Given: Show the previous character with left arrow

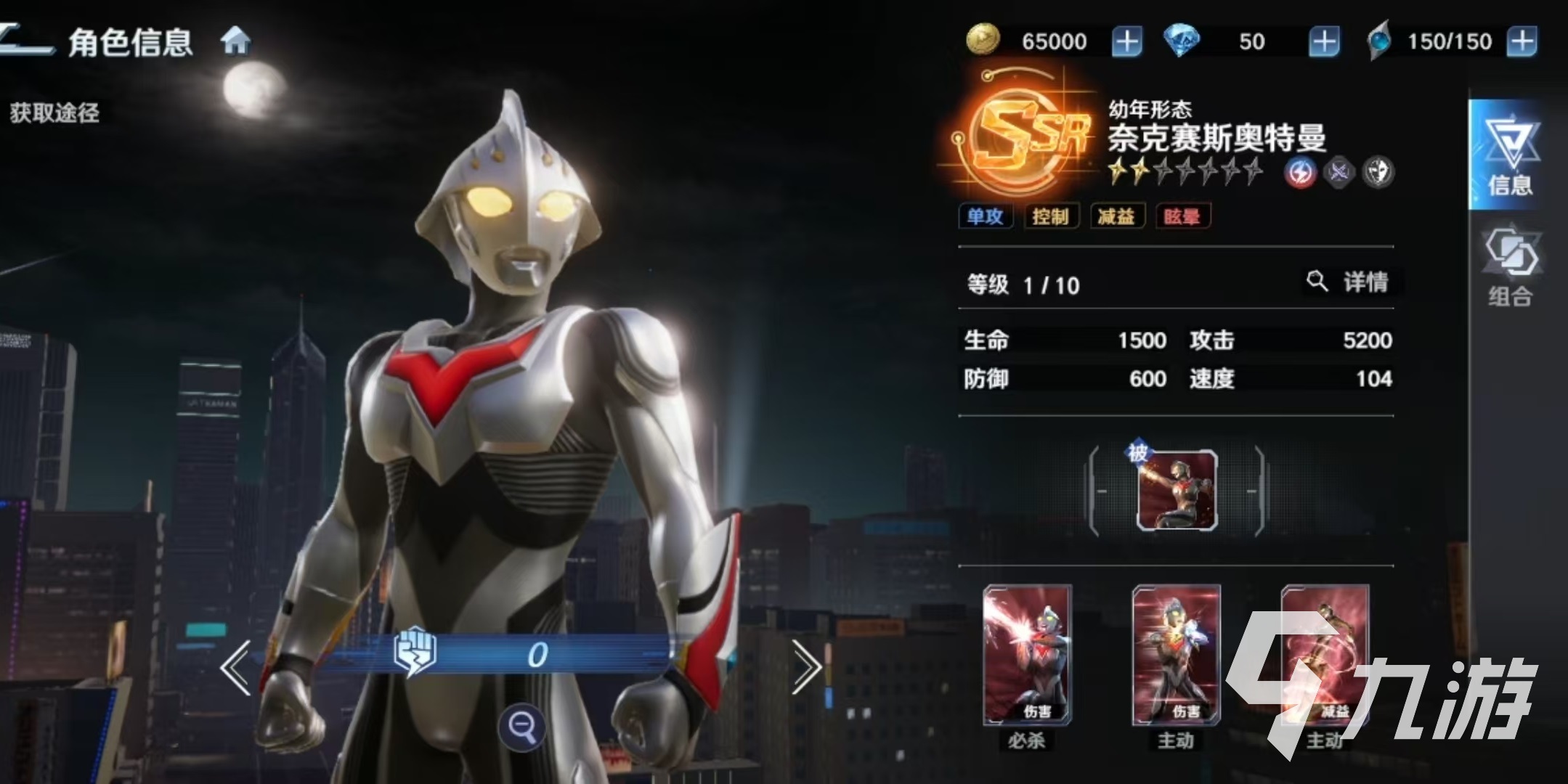Looking at the screenshot, I should pyautogui.click(x=237, y=667).
